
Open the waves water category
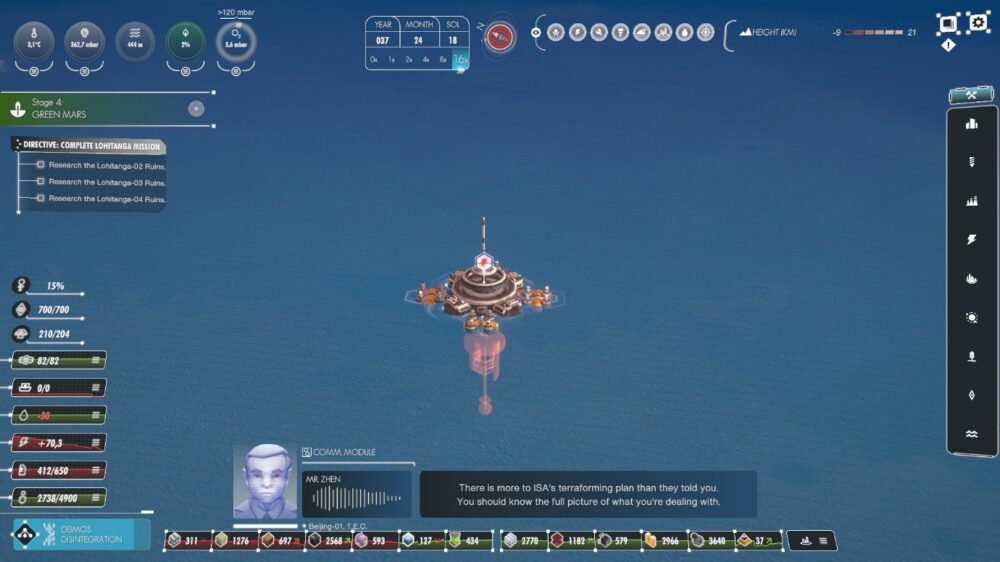coord(971,434)
